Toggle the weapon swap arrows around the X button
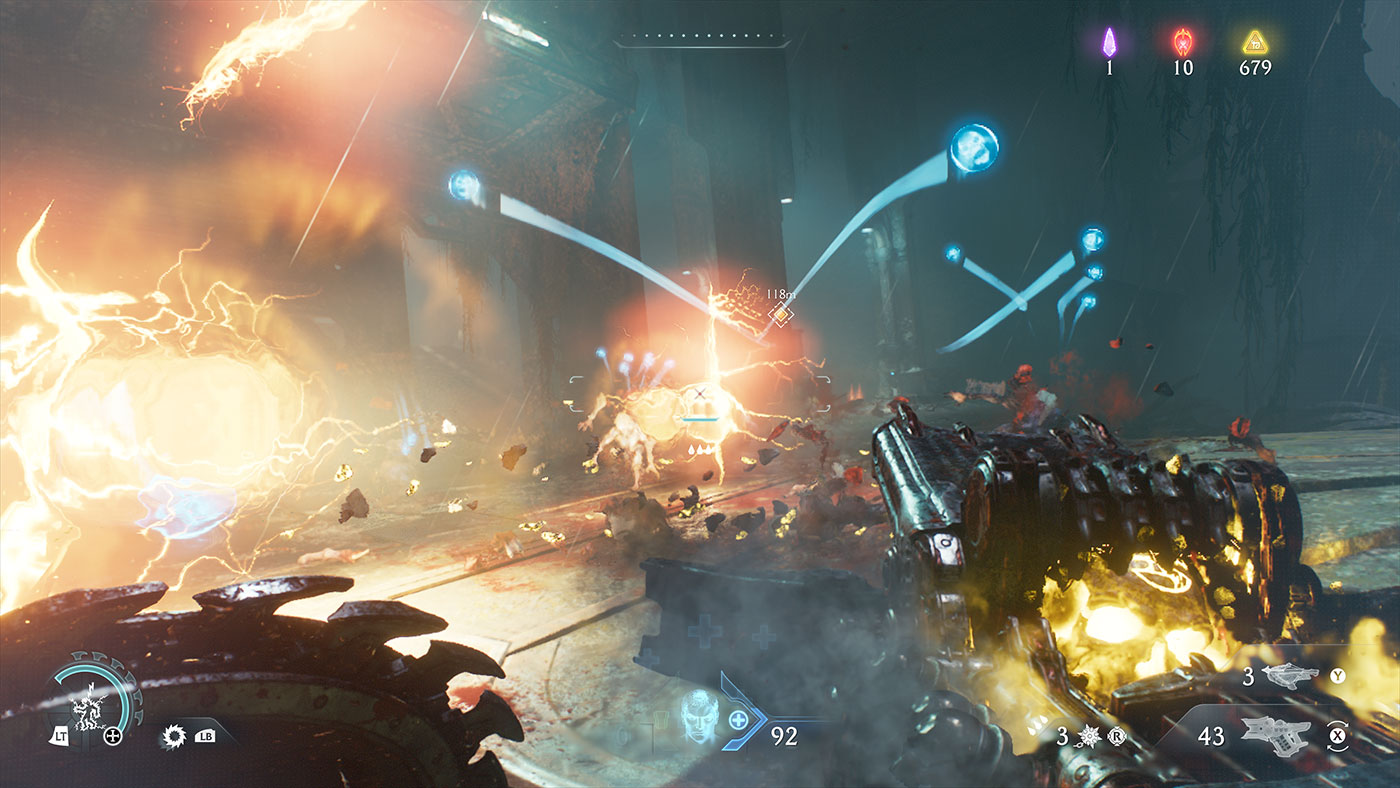 [1337, 735]
